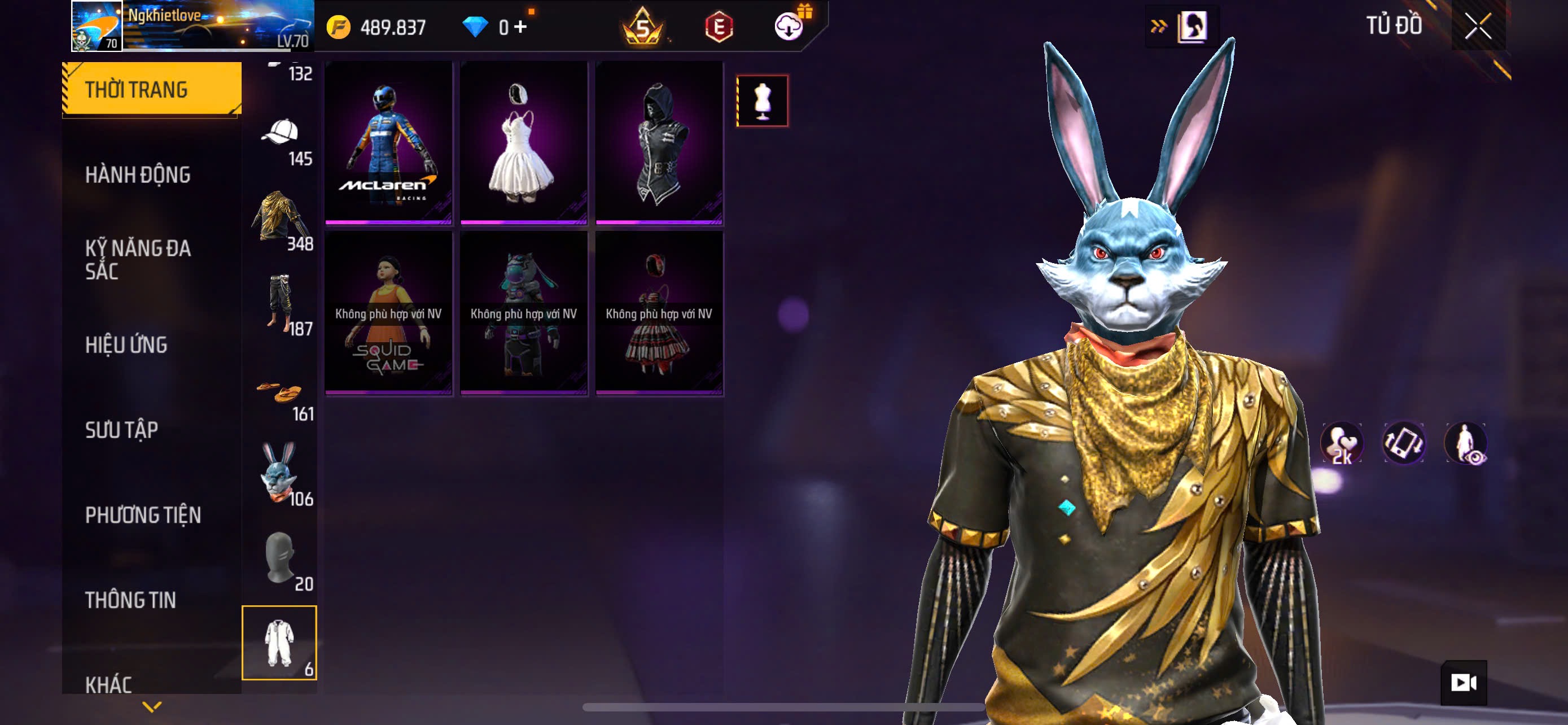Screen dimensions: 1568x725
Task: Go to the SƯU TẬP category
Action: tap(122, 430)
